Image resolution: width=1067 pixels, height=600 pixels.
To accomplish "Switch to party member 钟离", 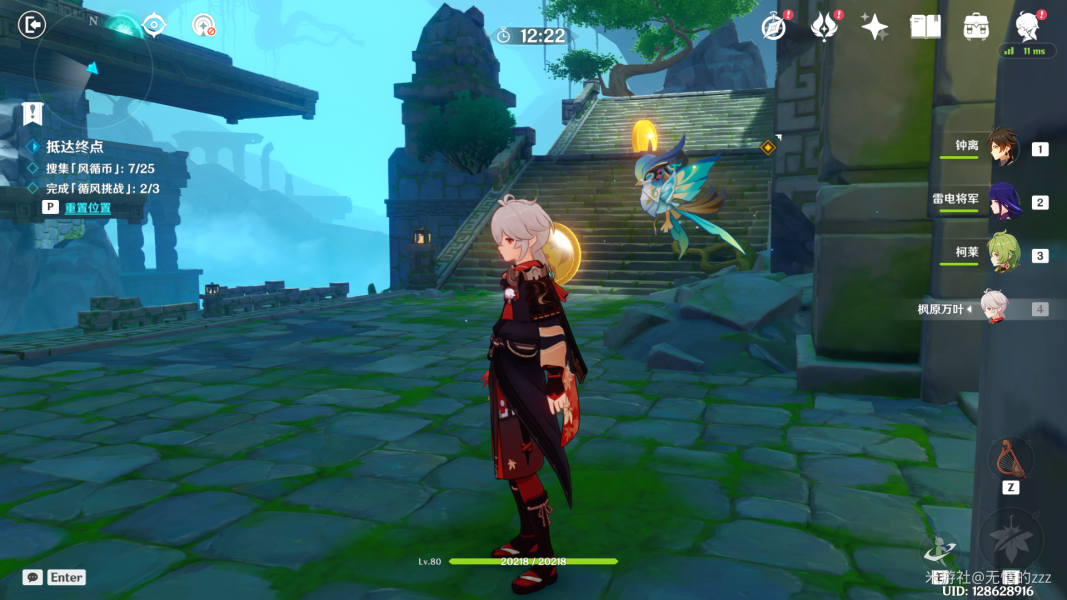I will 1003,148.
